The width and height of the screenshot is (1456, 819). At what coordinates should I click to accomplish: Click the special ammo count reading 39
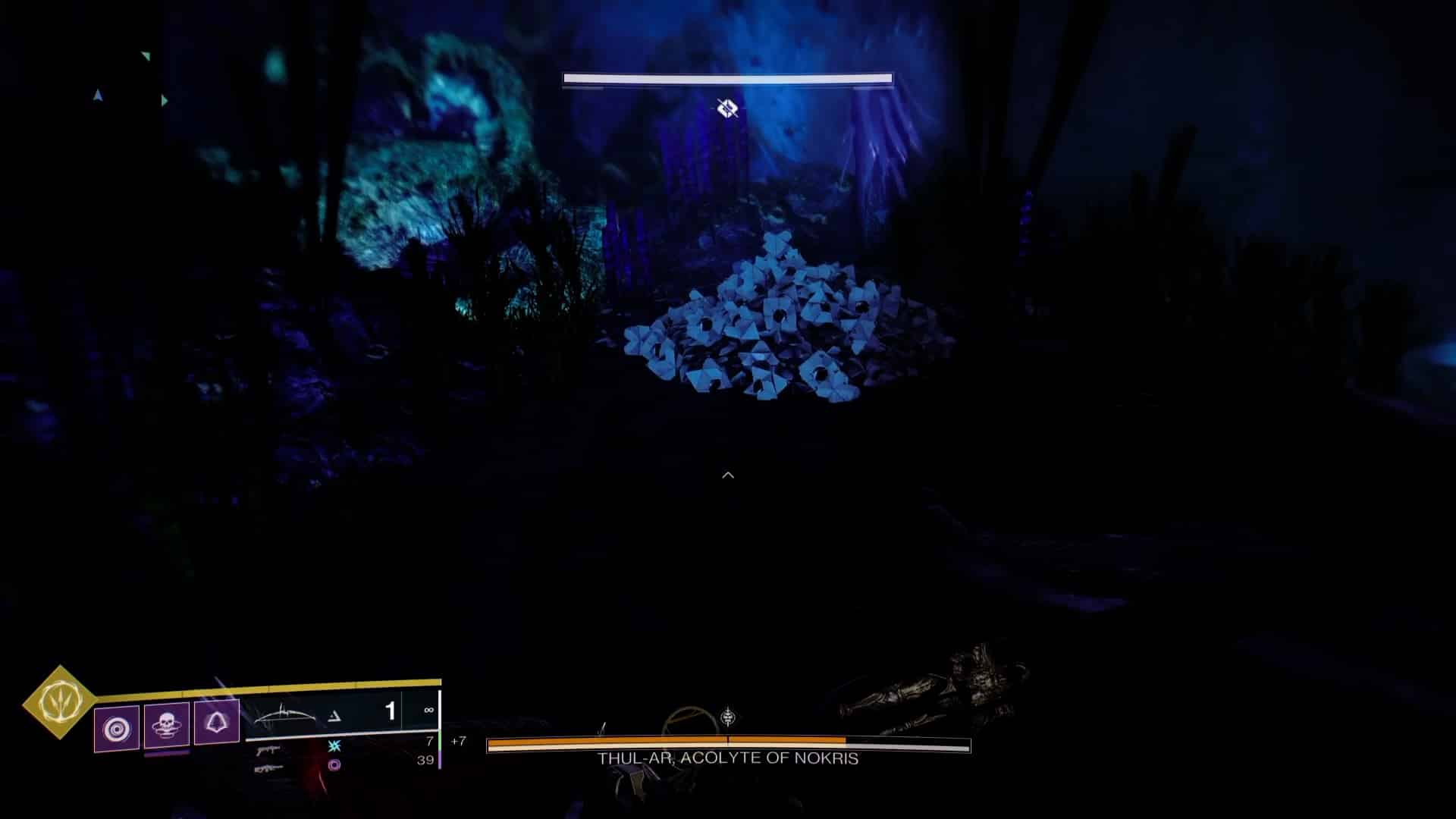point(425,760)
